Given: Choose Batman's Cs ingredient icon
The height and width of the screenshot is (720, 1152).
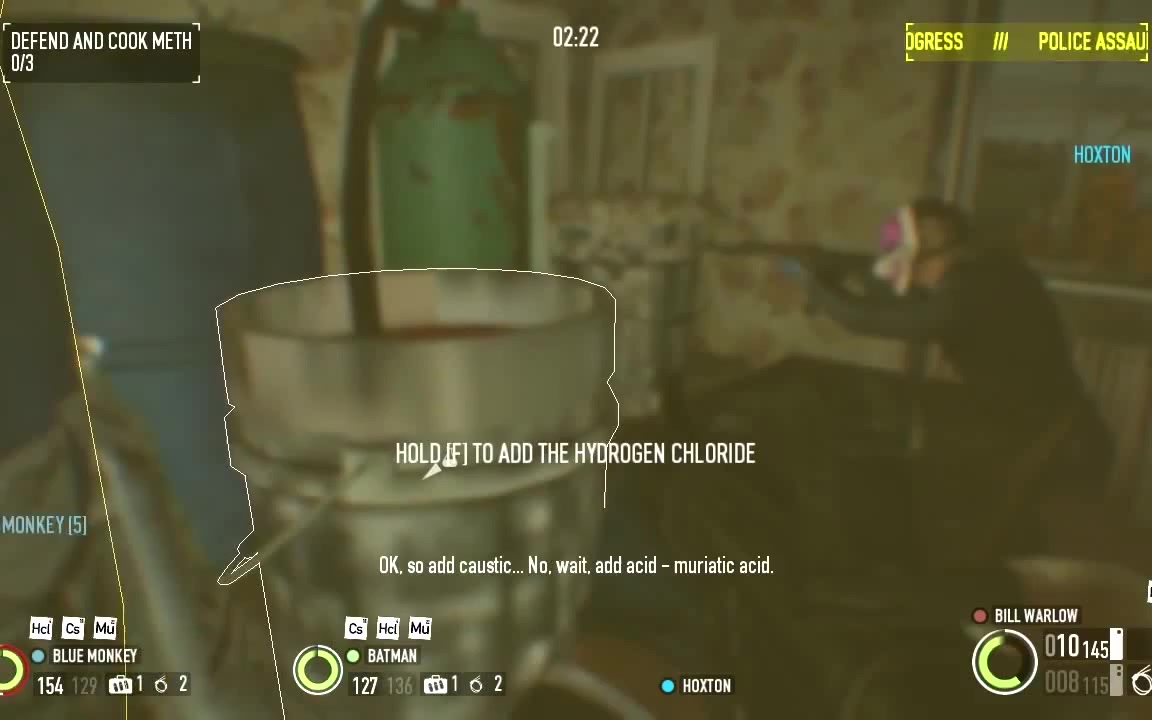Looking at the screenshot, I should [x=356, y=628].
